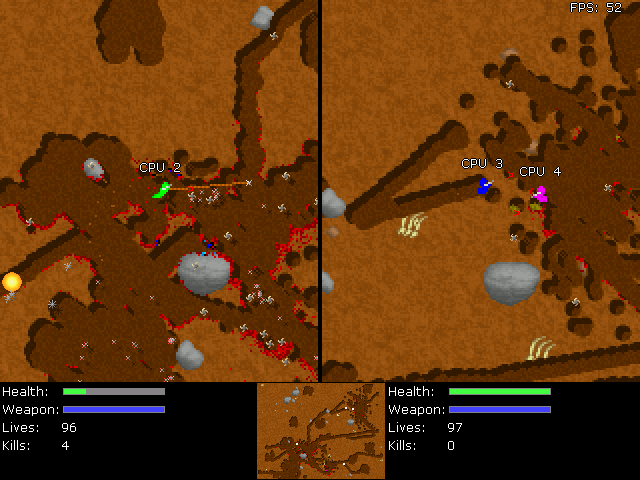Click the minimap between the player panels
This screenshot has height=480, width=640.
coord(320,431)
